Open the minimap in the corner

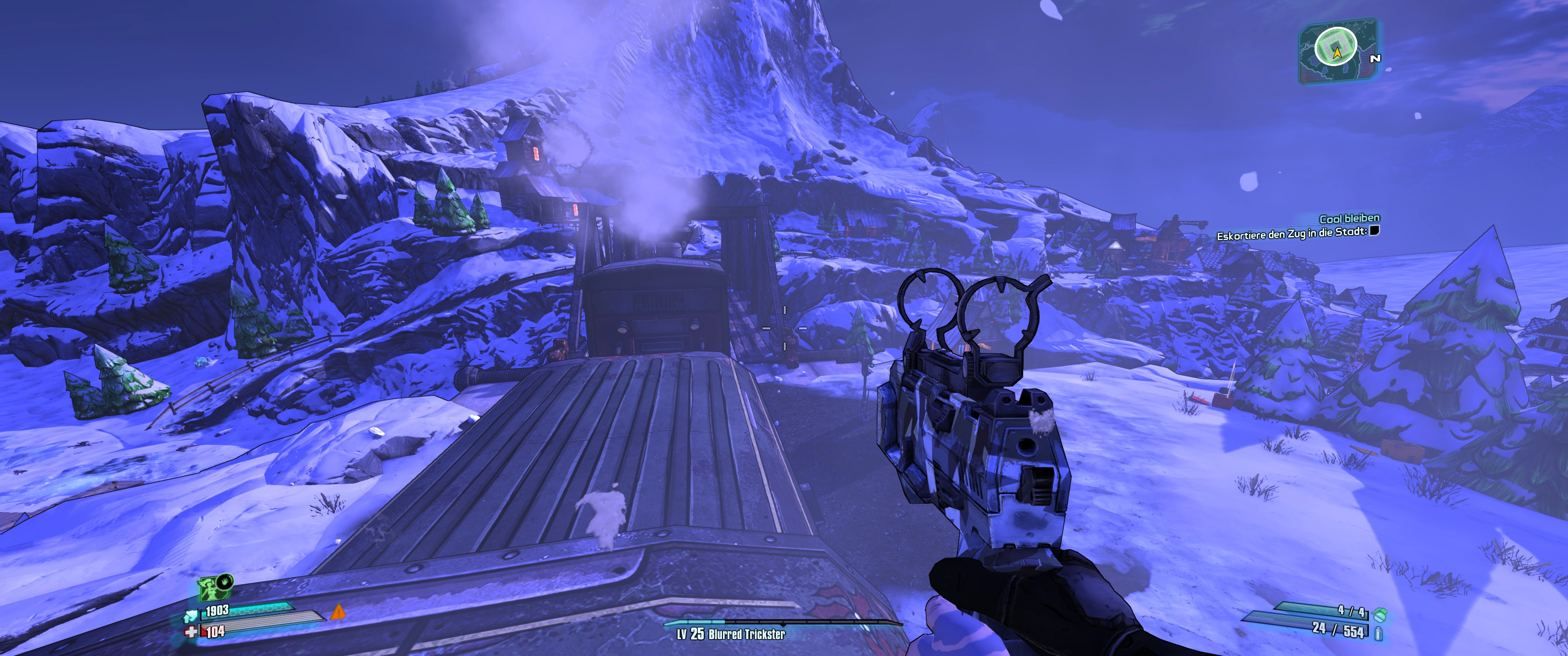pos(1337,50)
